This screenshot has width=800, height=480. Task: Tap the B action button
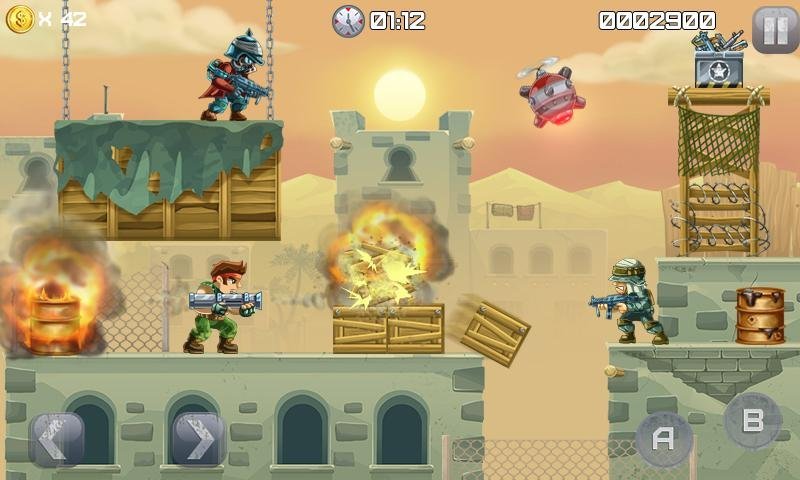tap(752, 420)
